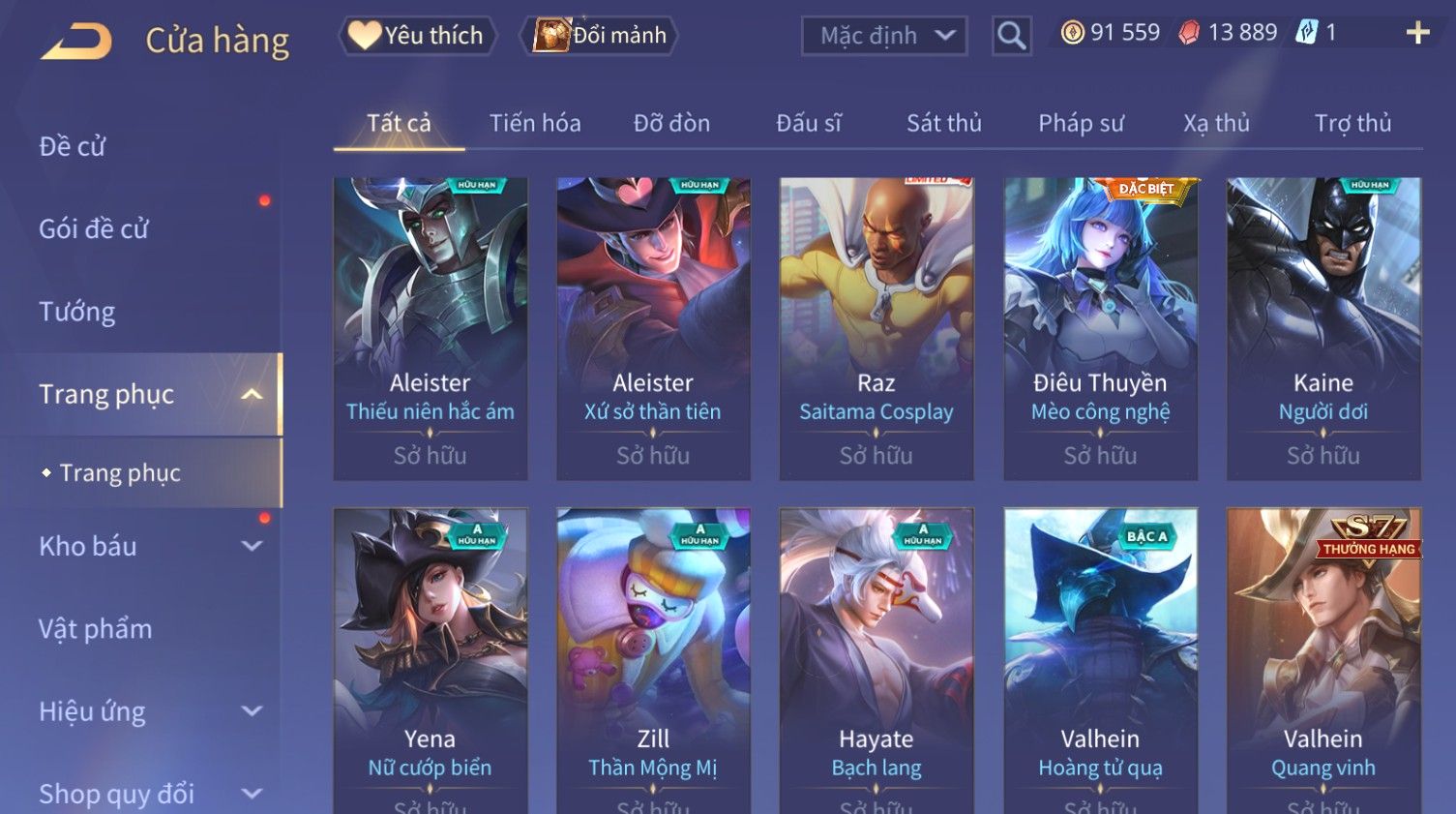Open the Đổi mảnh fragment exchange
The image size is (1456, 814).
(x=600, y=36)
